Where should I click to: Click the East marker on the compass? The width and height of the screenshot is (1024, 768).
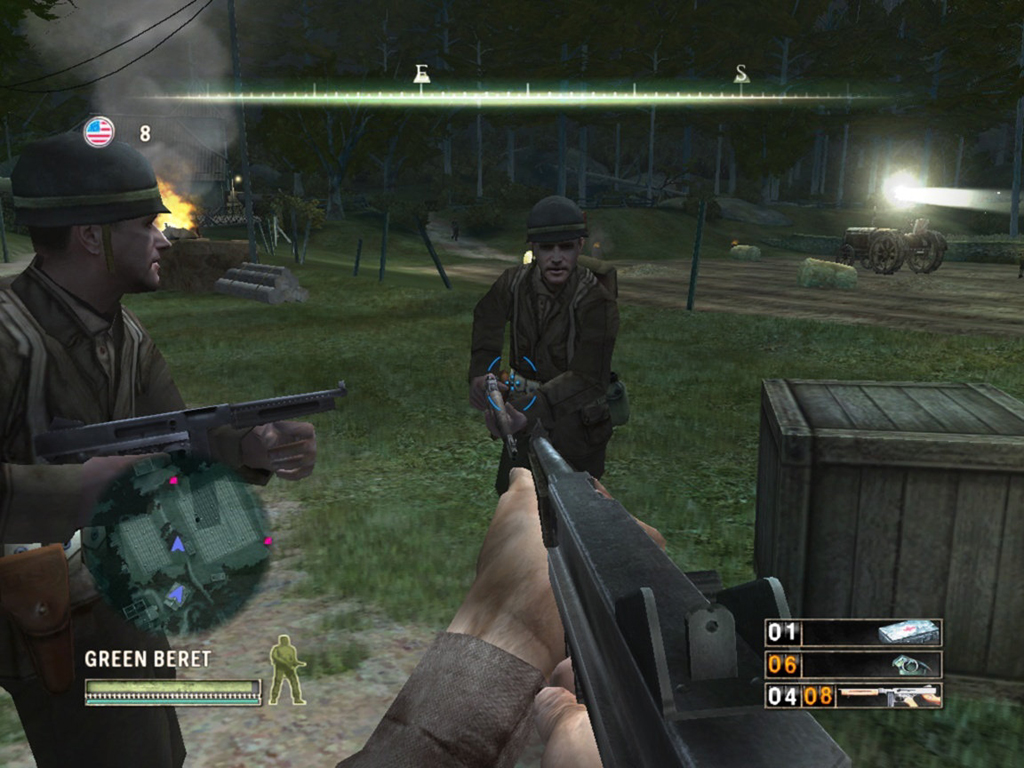tap(421, 74)
